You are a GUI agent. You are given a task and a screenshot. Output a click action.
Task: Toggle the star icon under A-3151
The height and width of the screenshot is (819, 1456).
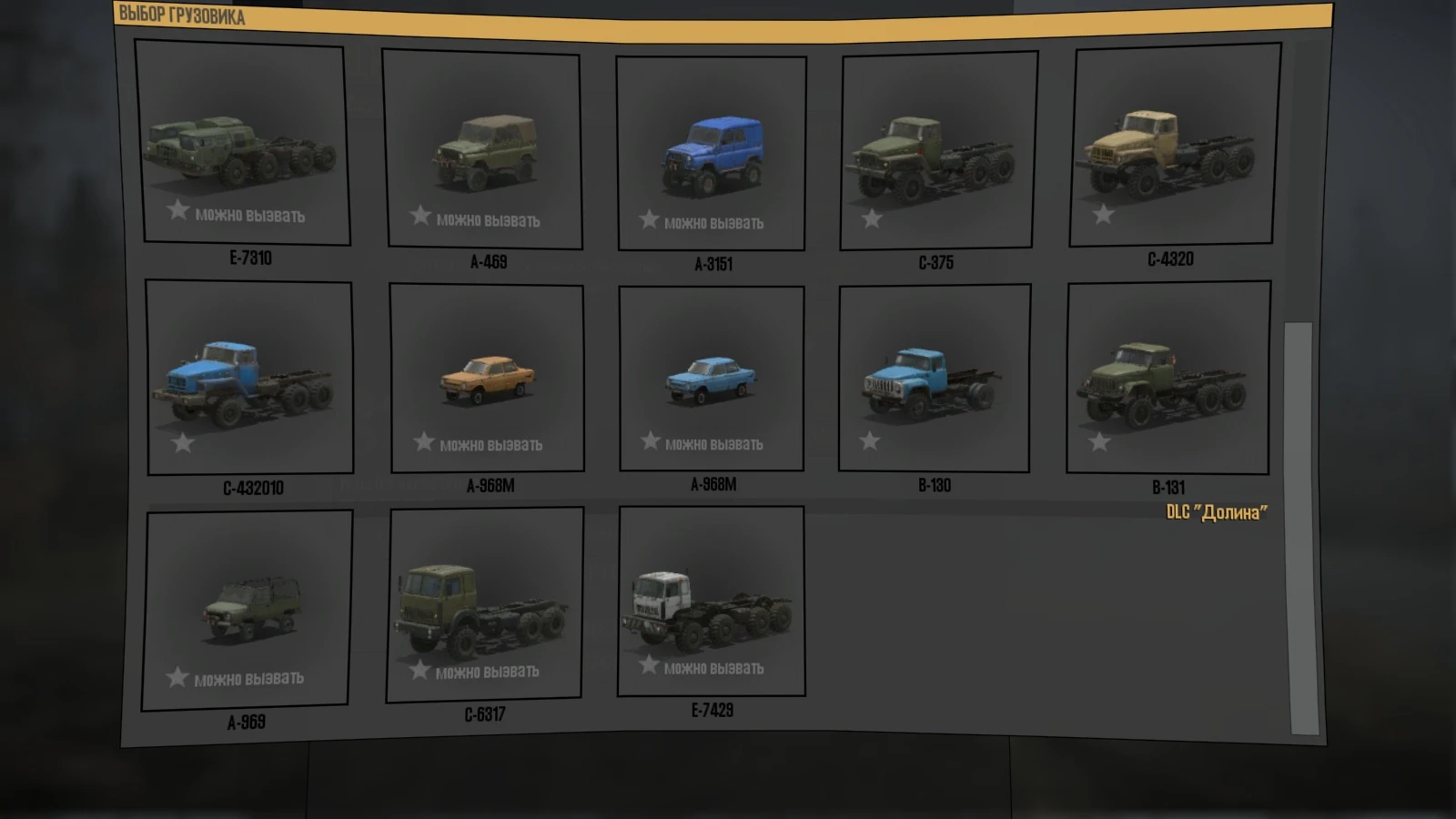[x=648, y=219]
